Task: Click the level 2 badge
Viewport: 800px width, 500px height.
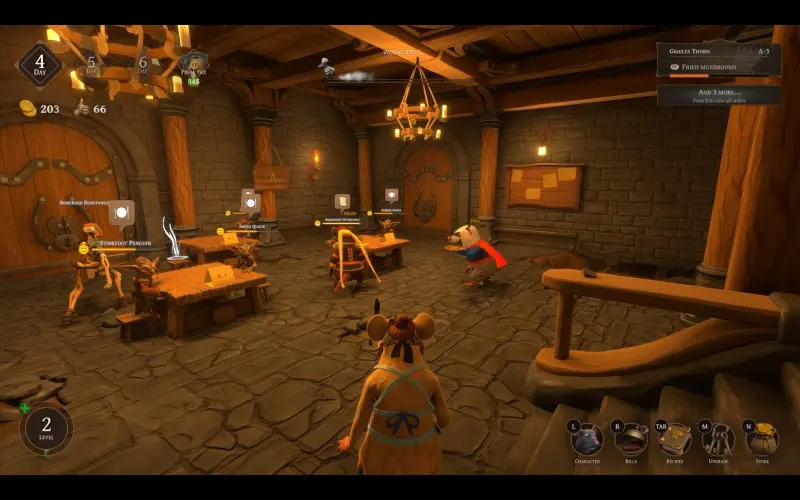Action: 46,428
